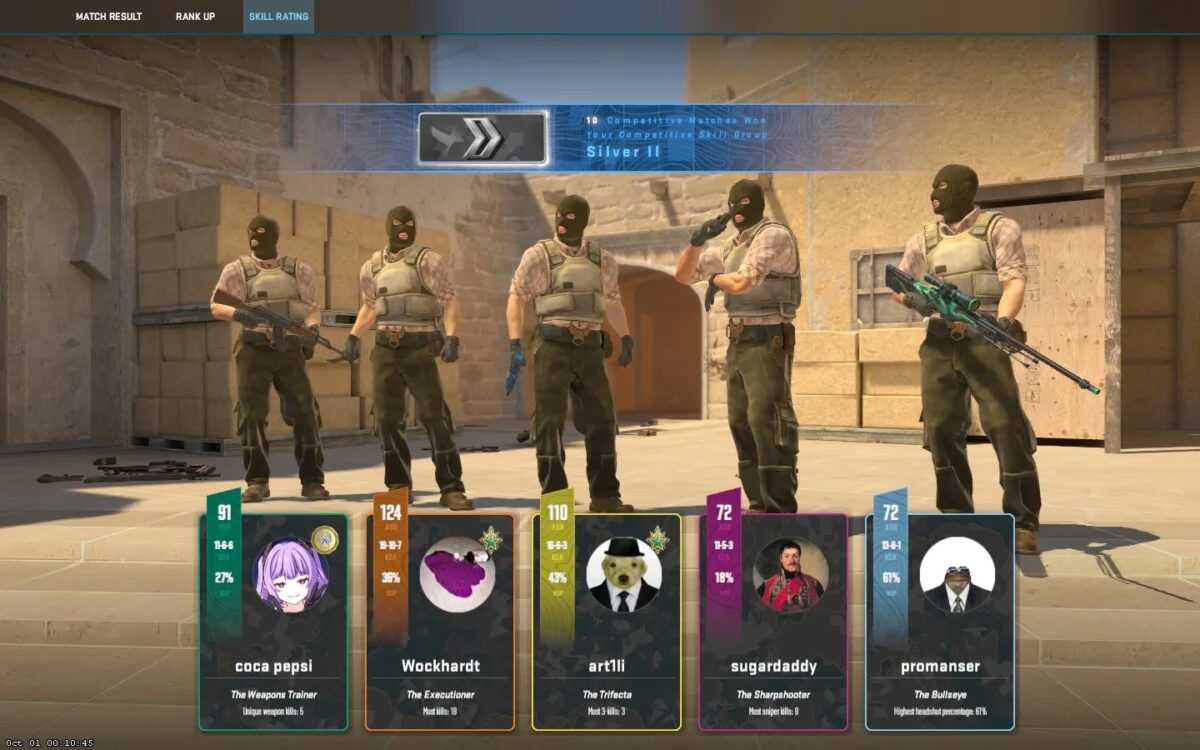This screenshot has width=1200, height=750.
Task: Click coca pepsi's anime avatar
Action: pyautogui.click(x=292, y=574)
